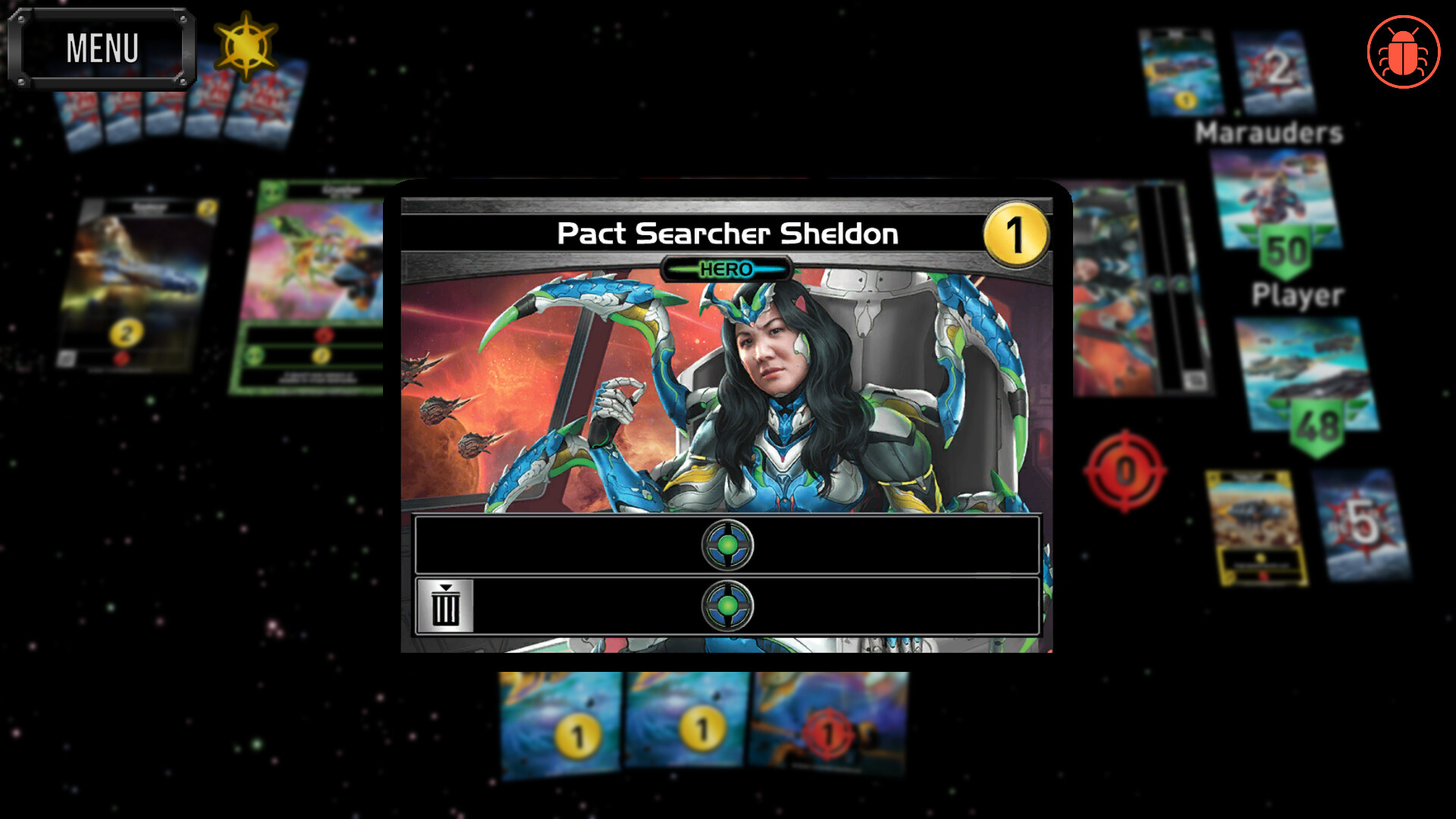Click the HERO faction banner on Sheldon's card
This screenshot has width=1456, height=819.
[727, 269]
